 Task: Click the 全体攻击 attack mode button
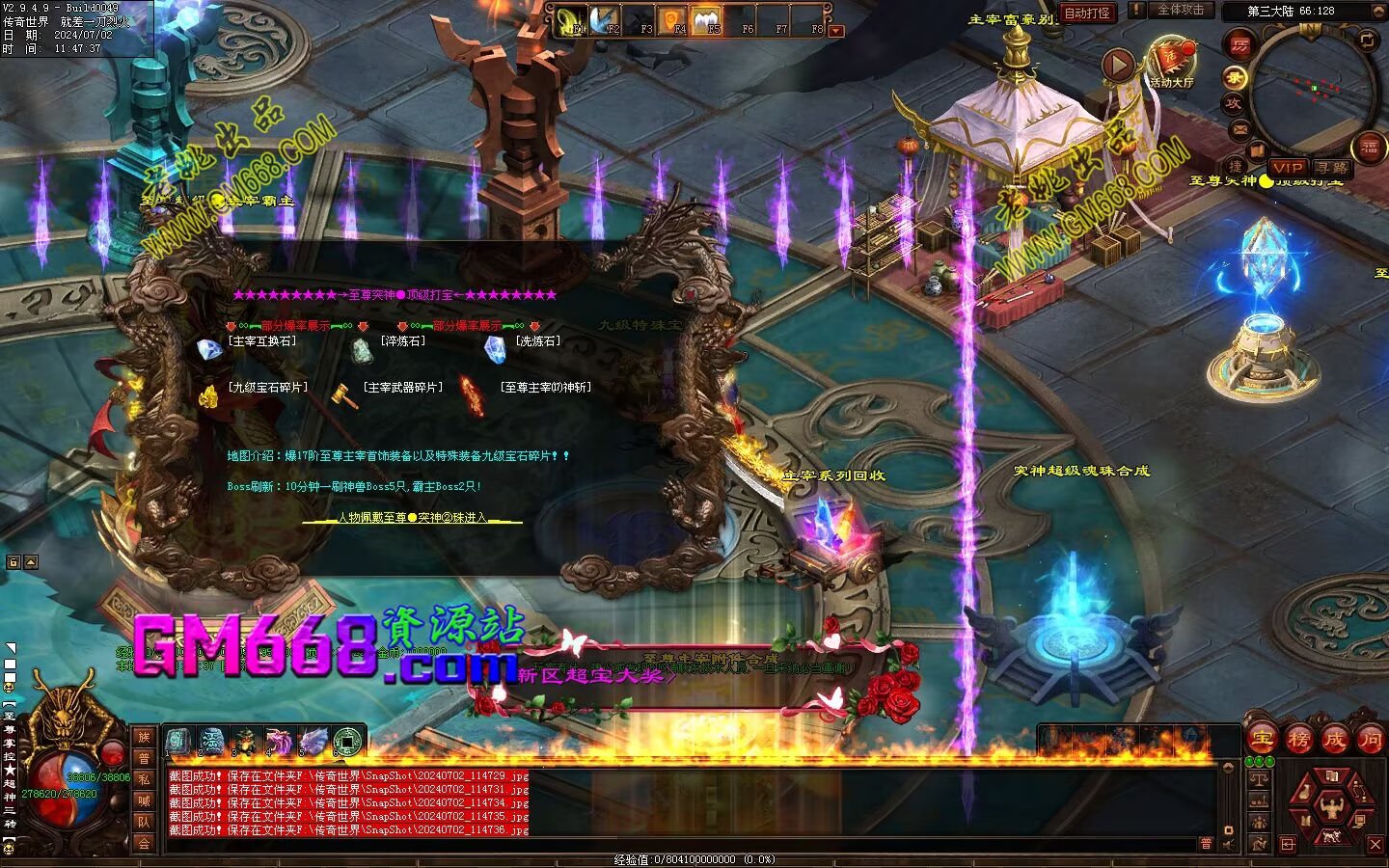tap(1180, 10)
